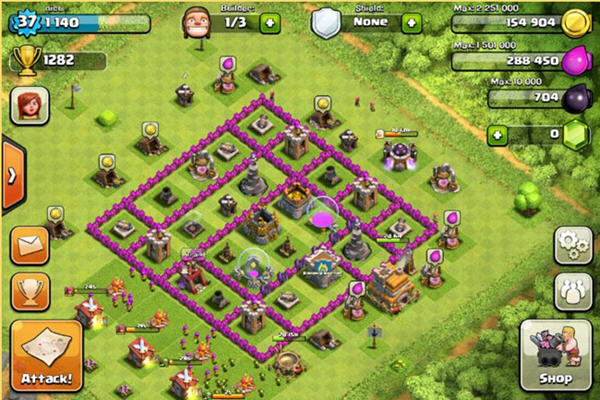Show the trophy leaderboard button
This screenshot has width=600, height=400.
coord(29,291)
